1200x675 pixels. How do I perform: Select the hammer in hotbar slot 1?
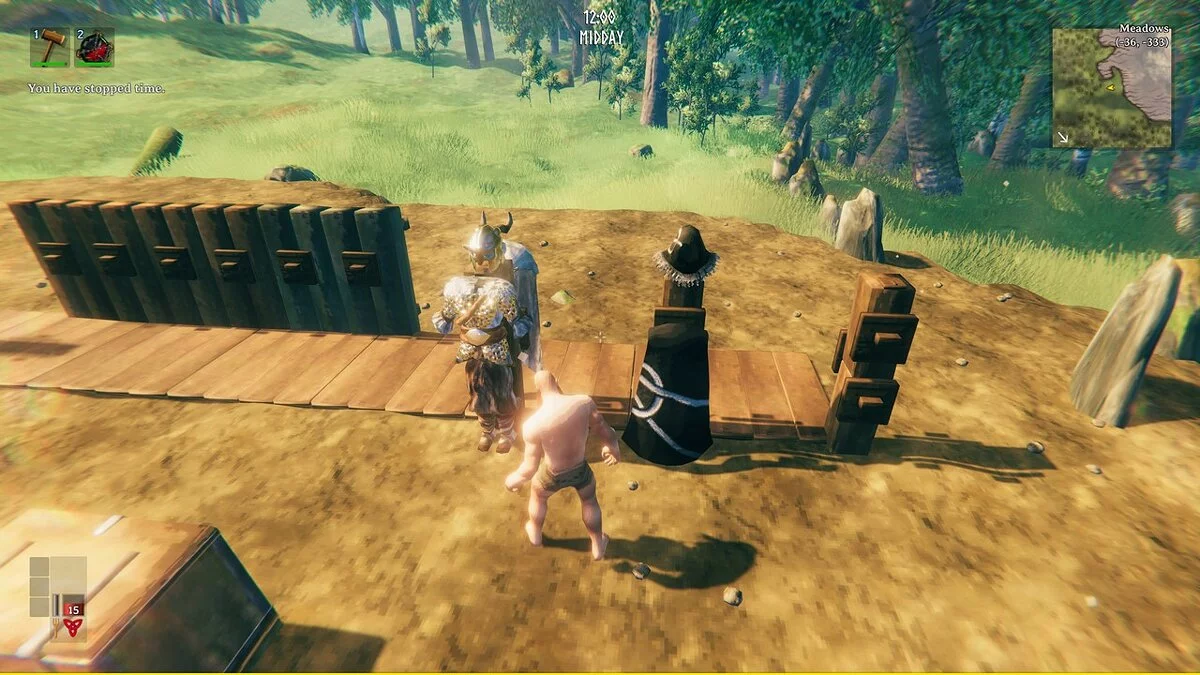[50, 47]
